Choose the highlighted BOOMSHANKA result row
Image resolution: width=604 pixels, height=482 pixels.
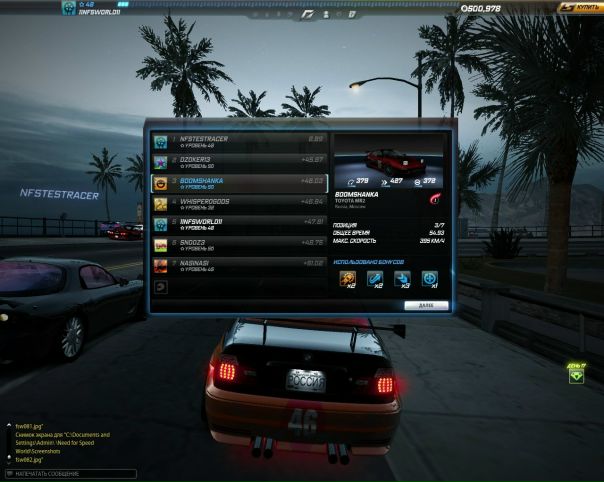tap(239, 183)
